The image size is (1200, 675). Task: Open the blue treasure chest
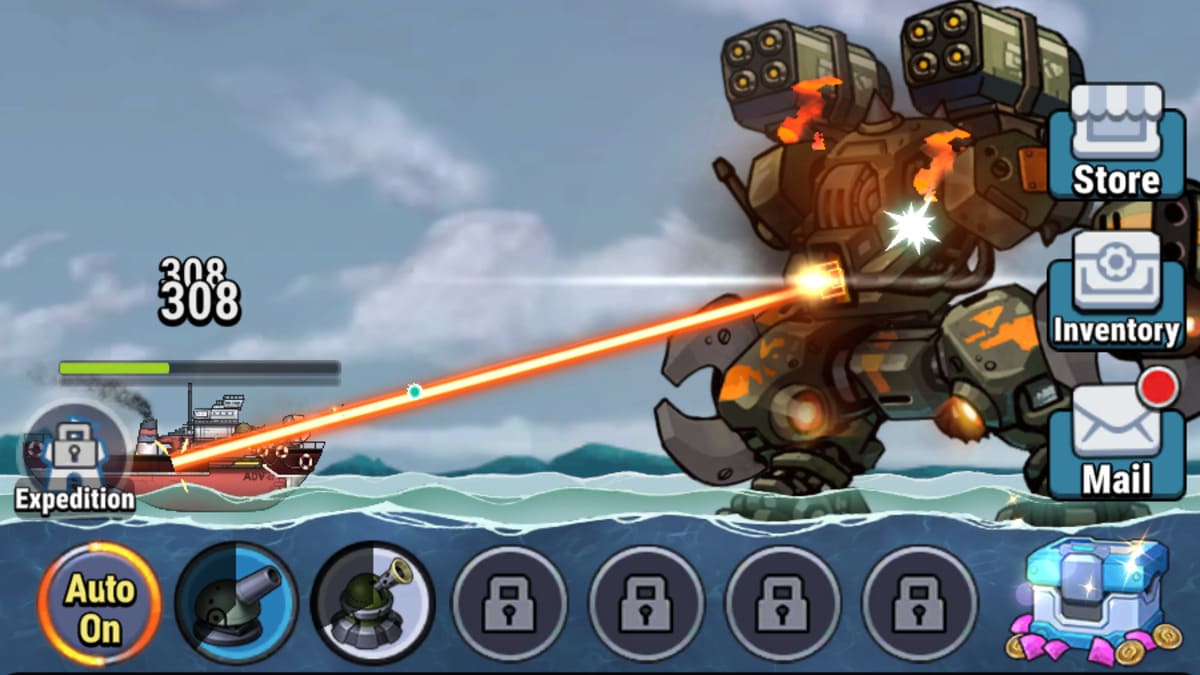pyautogui.click(x=1096, y=595)
